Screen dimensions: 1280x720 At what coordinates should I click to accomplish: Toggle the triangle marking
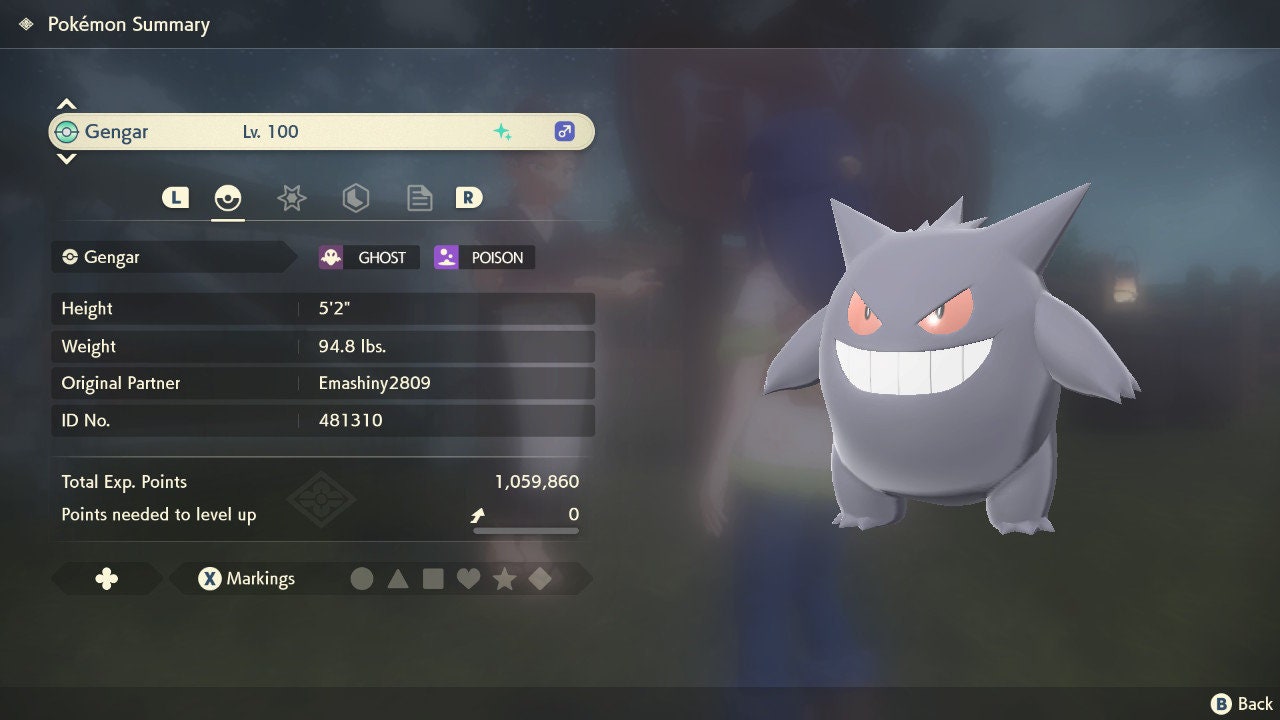point(398,579)
